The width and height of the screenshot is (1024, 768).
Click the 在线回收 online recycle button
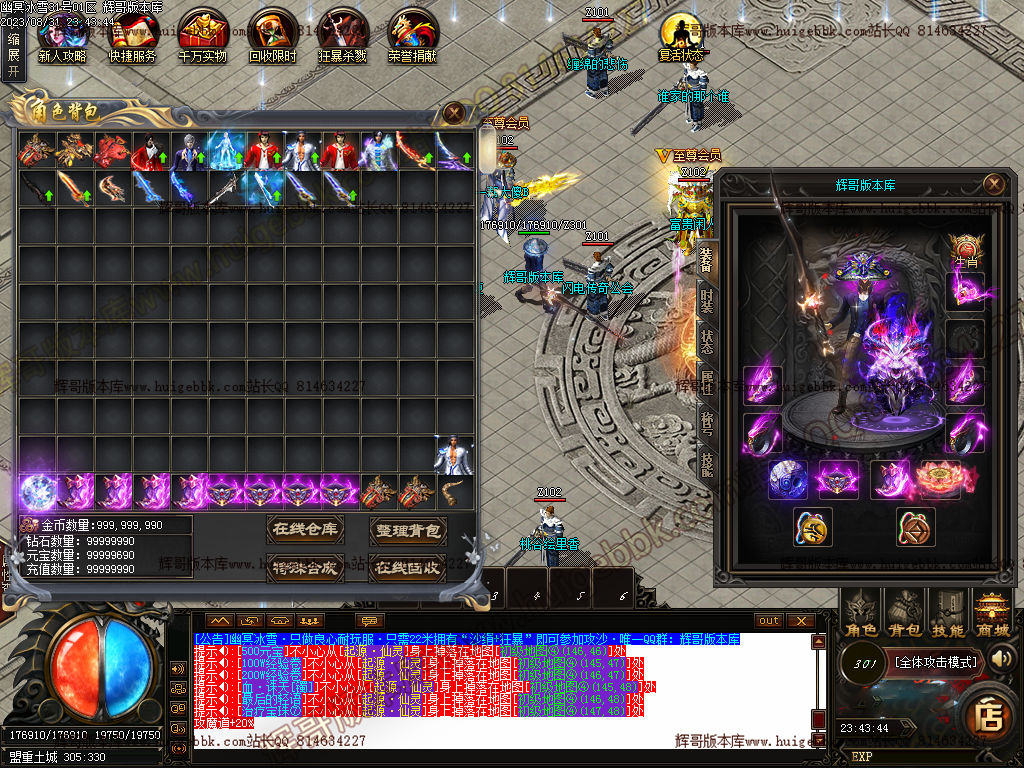point(407,568)
